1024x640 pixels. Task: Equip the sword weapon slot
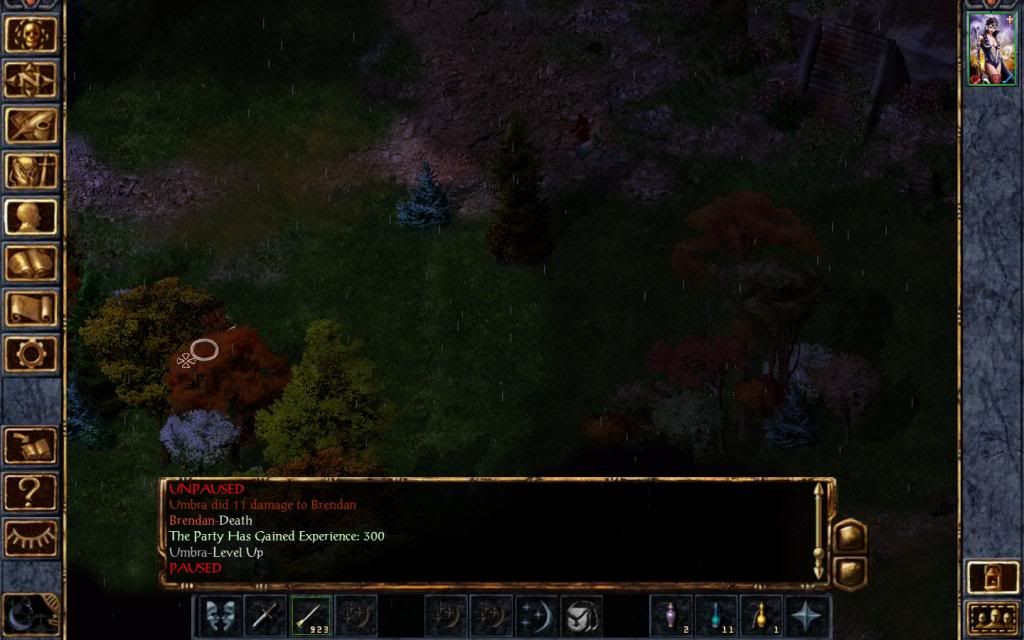pos(265,615)
